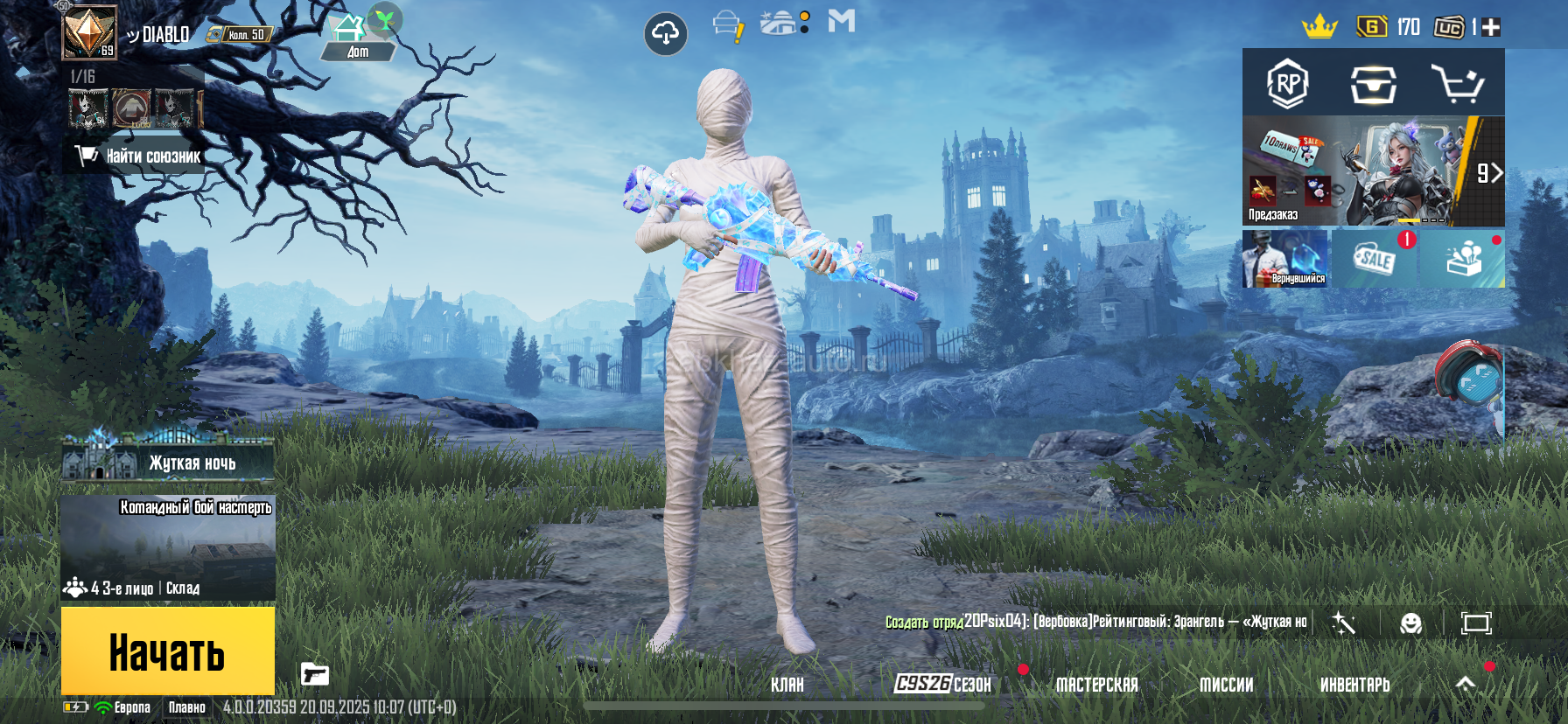Find a teammate via Найти союзник
Viewport: 1568px width, 724px height.
click(x=140, y=157)
